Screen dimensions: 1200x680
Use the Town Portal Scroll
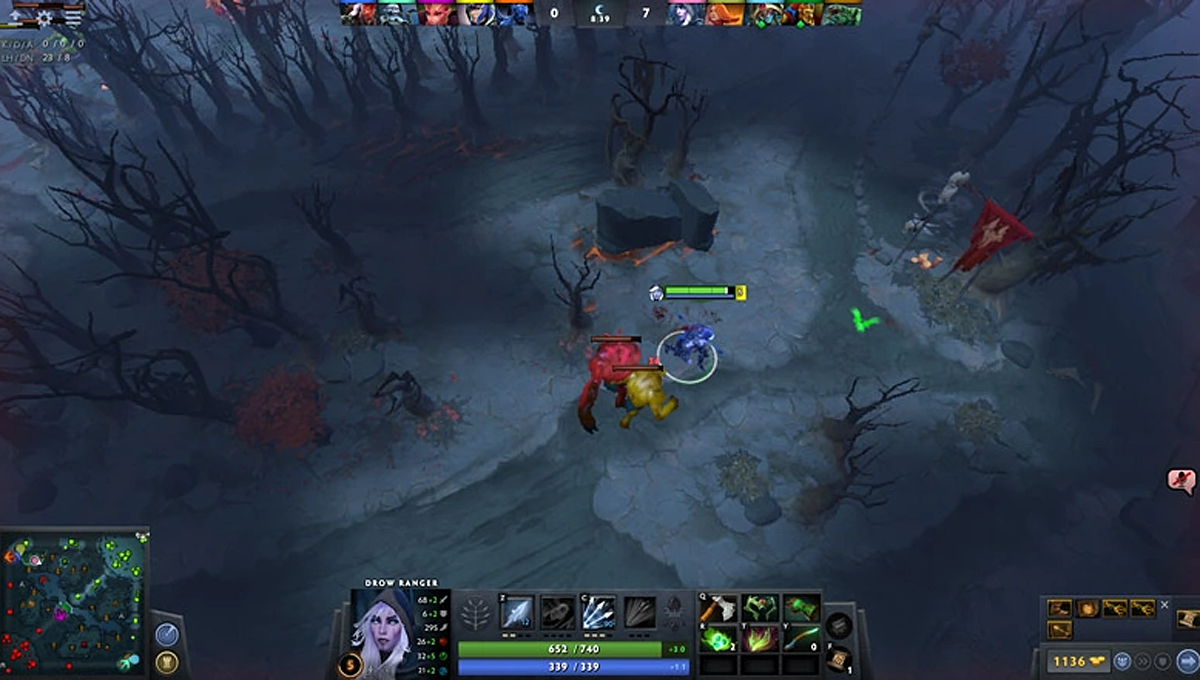click(839, 658)
